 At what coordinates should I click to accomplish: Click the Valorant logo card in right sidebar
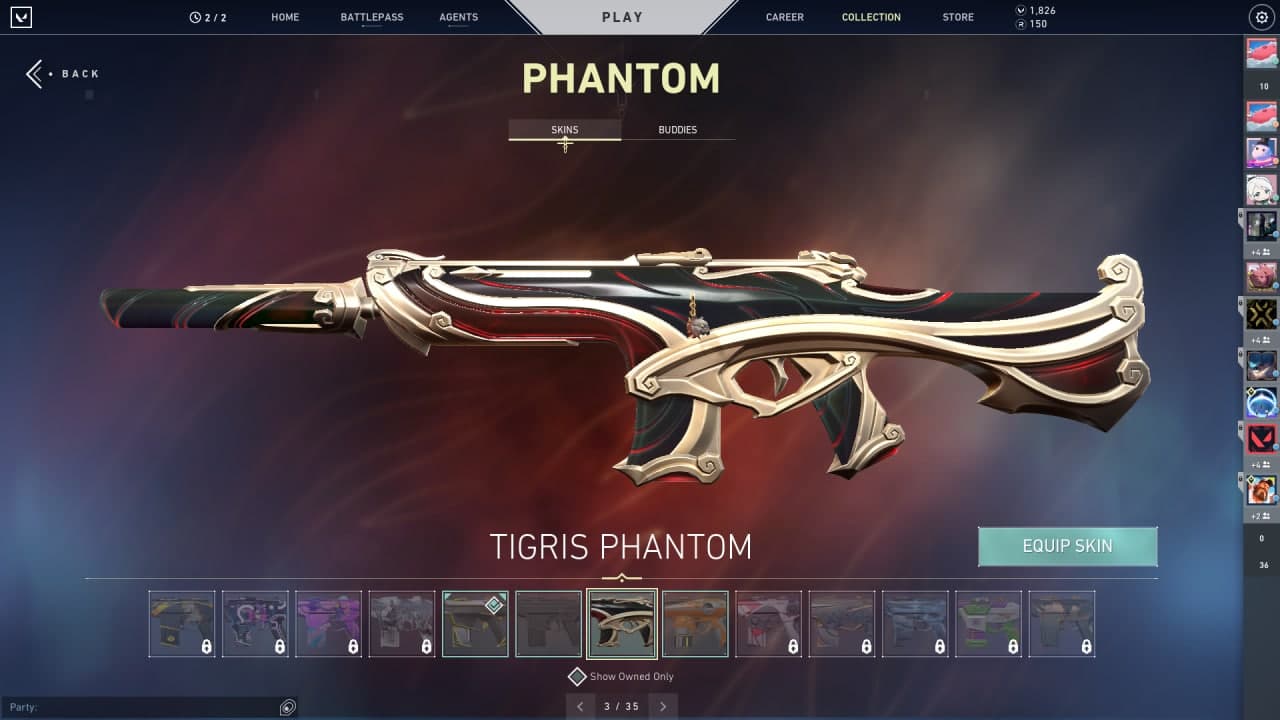[x=1259, y=440]
